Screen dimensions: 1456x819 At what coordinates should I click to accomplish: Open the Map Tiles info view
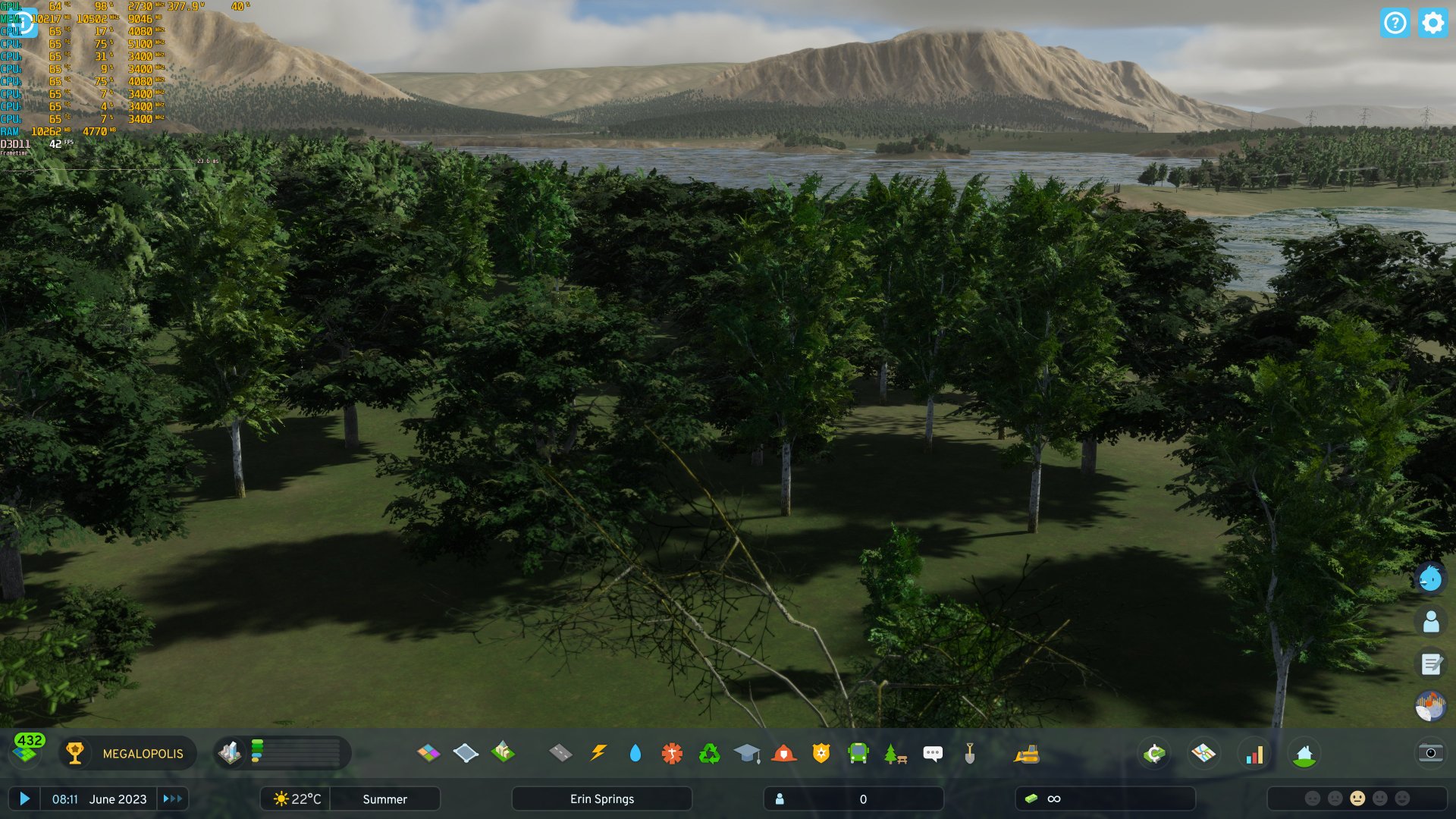coord(1204,753)
